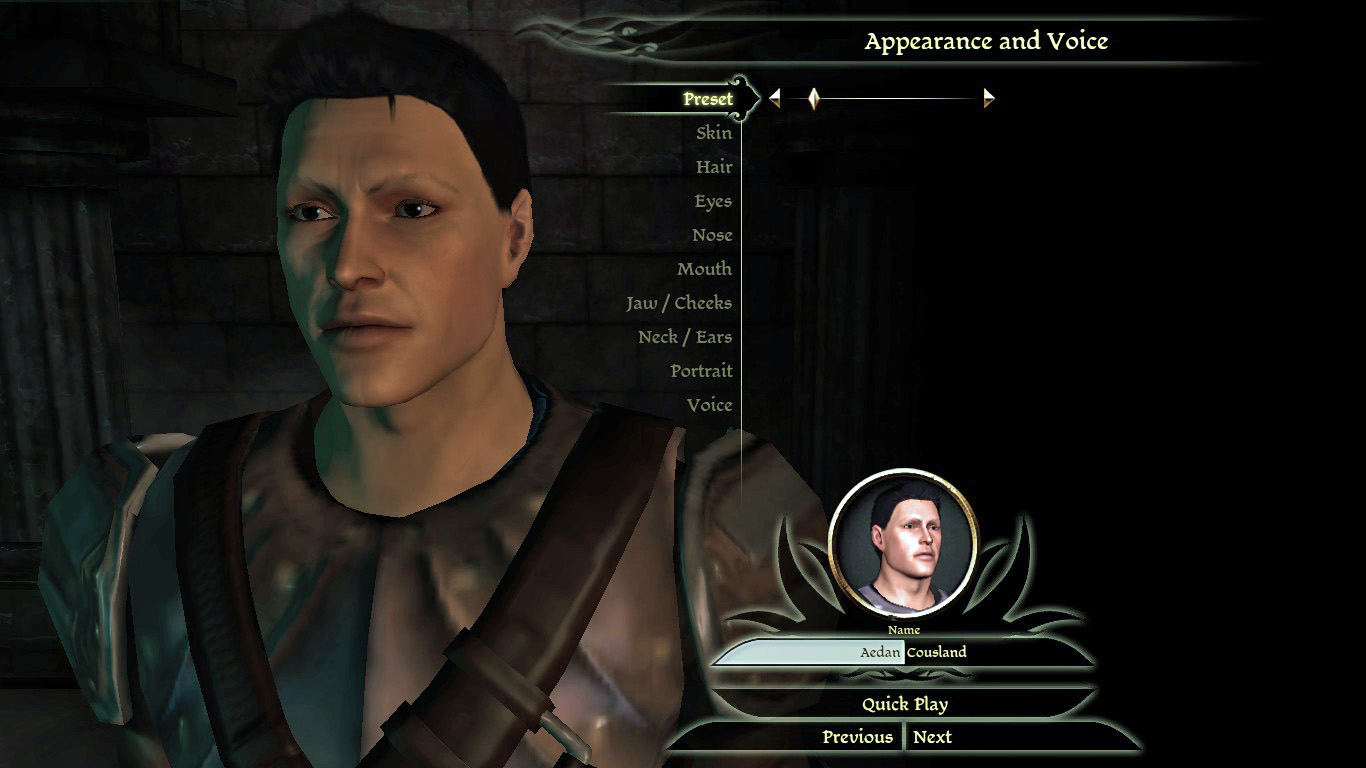Choose the Hair category
Screen dimensions: 1366x768
[714, 167]
